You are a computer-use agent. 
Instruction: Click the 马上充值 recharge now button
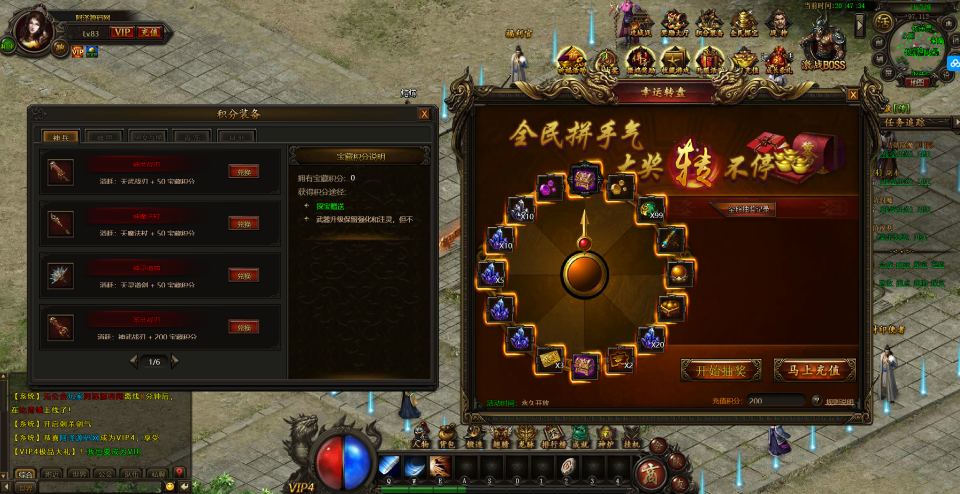(x=814, y=370)
